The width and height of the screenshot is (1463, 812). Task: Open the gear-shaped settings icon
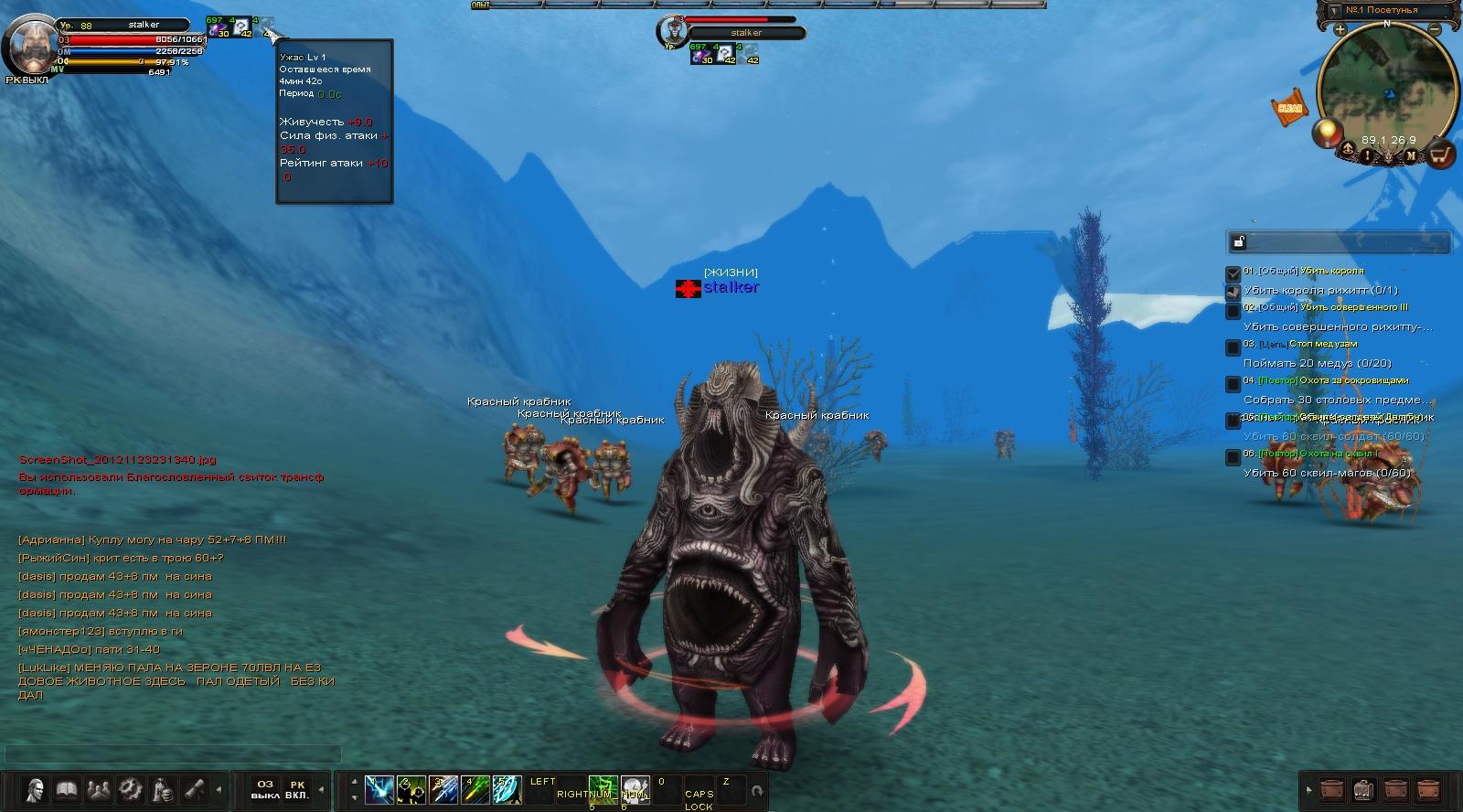tap(131, 788)
